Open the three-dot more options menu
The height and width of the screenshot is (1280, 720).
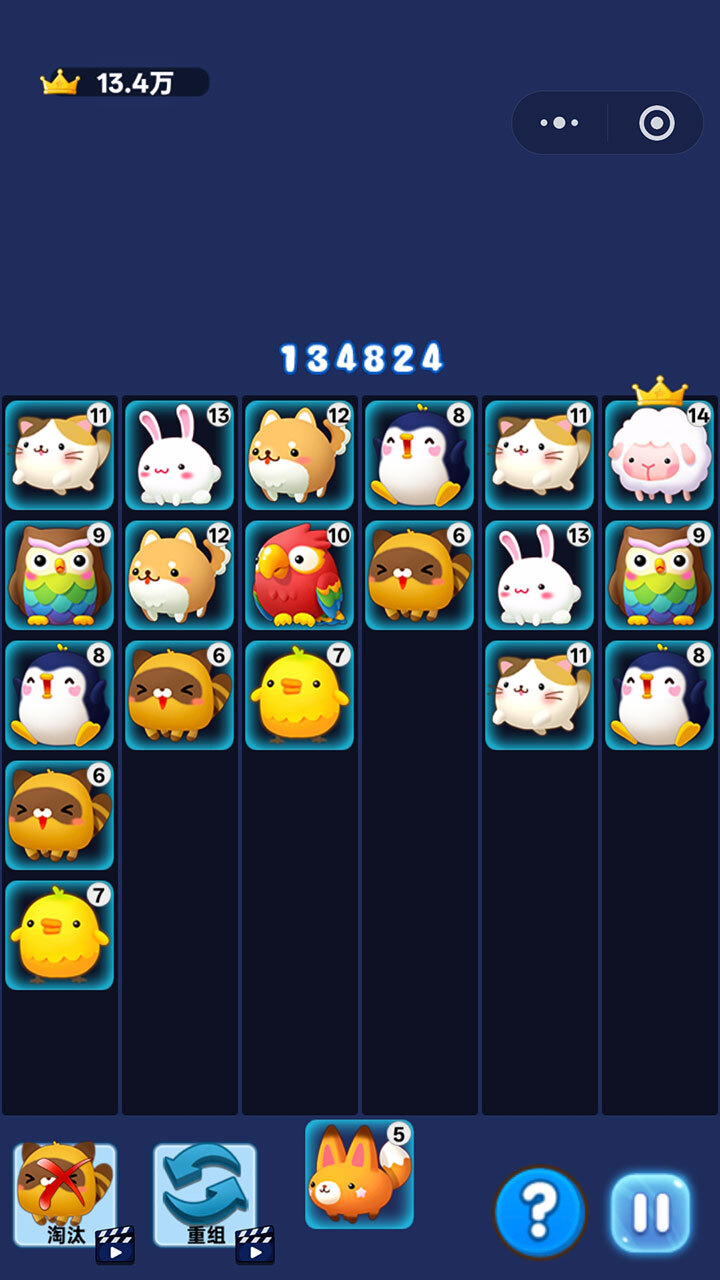click(559, 123)
